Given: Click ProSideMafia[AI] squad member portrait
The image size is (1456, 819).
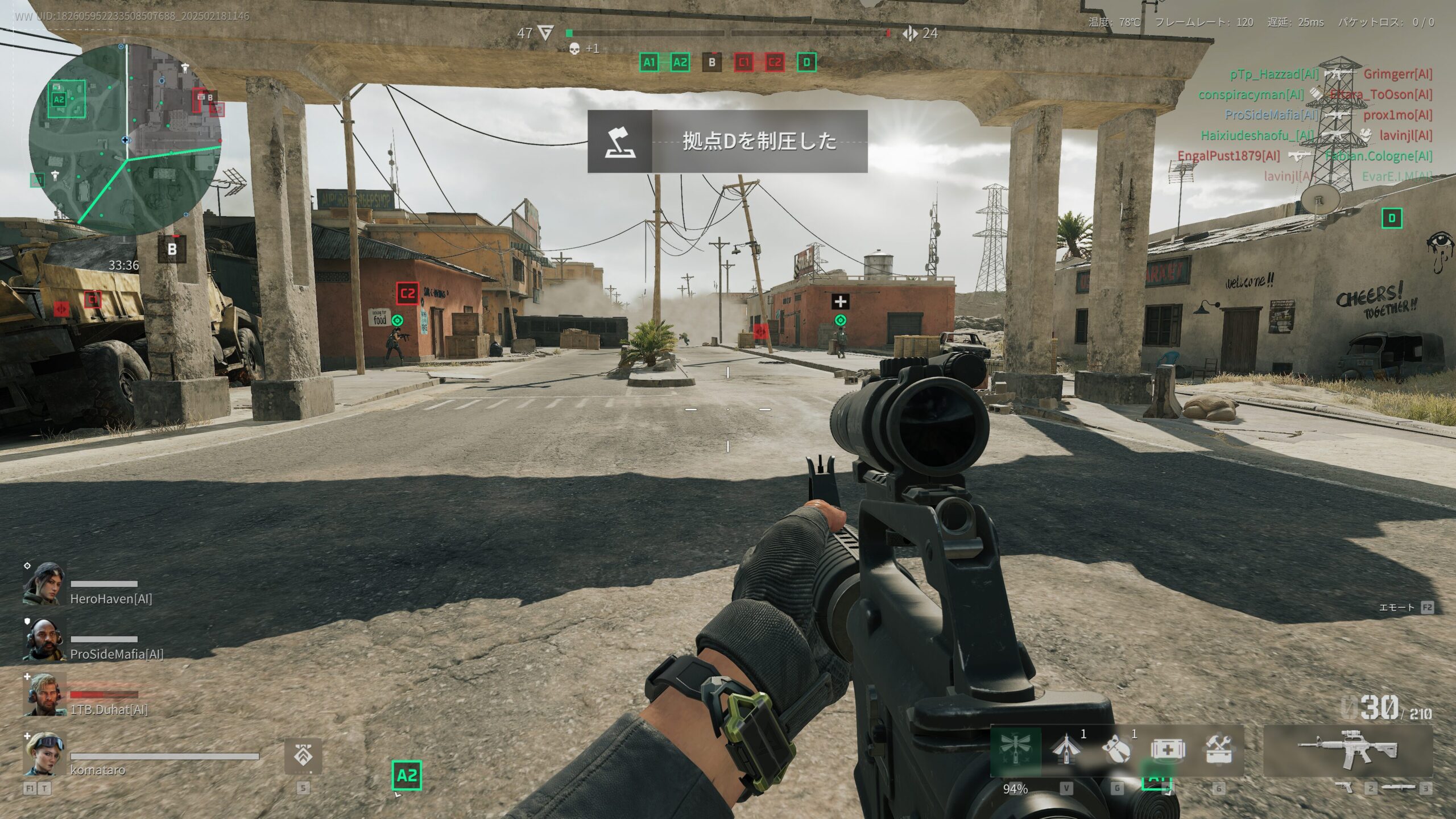Looking at the screenshot, I should (x=44, y=639).
